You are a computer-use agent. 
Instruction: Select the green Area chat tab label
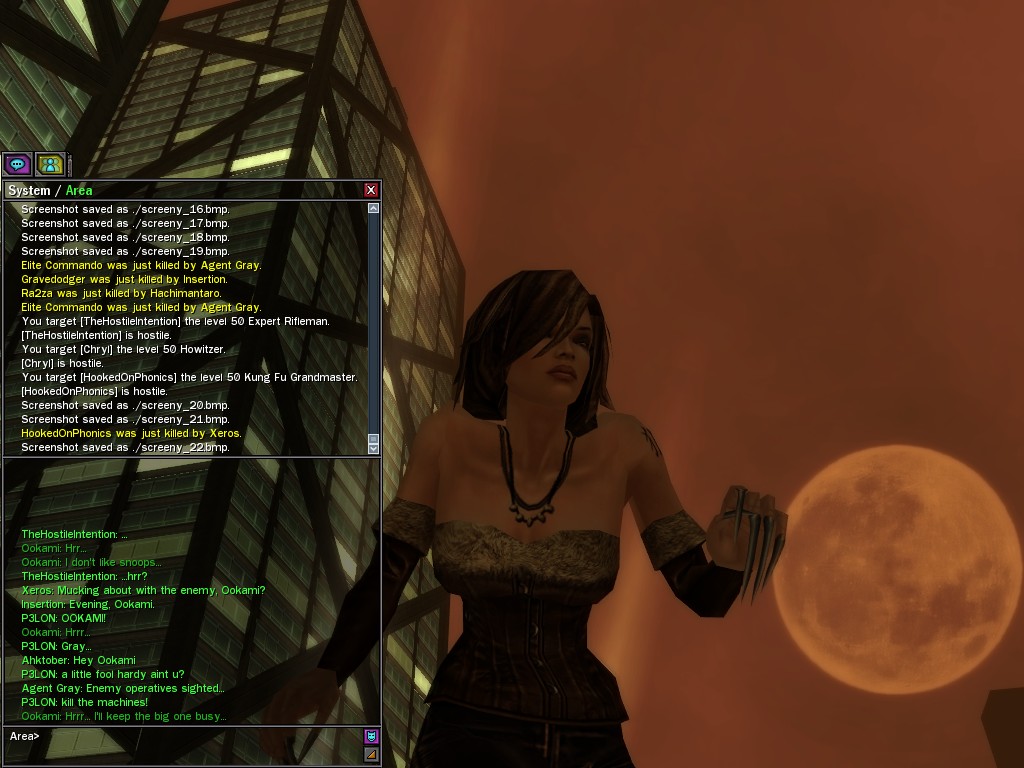(x=79, y=191)
